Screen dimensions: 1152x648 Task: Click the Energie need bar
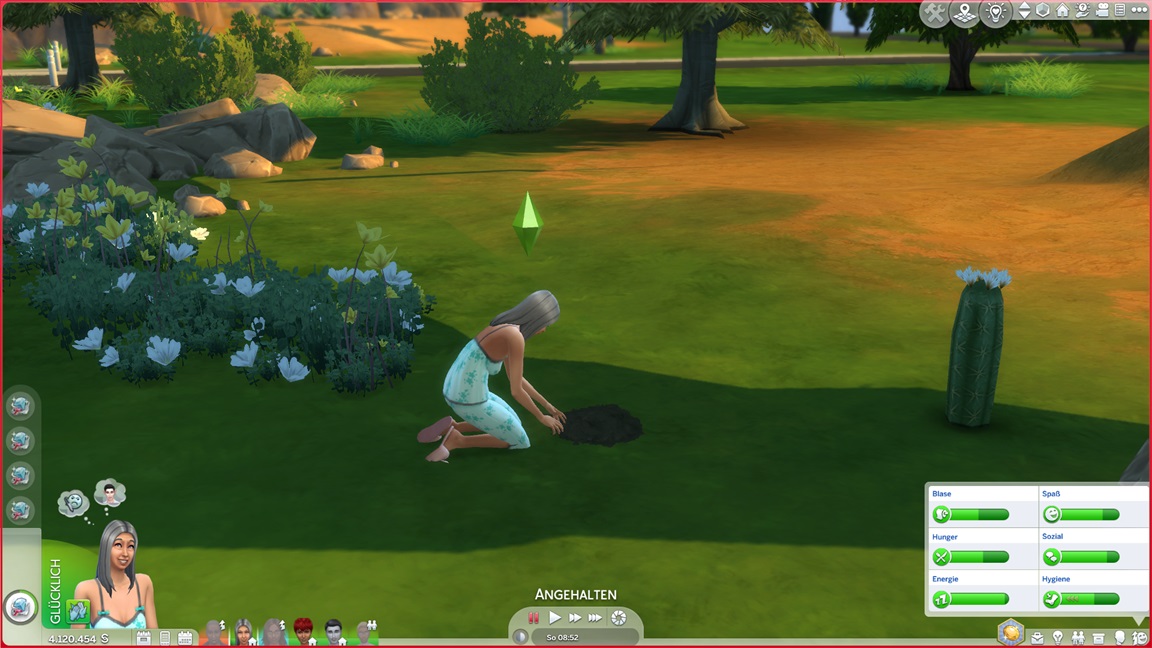click(981, 599)
